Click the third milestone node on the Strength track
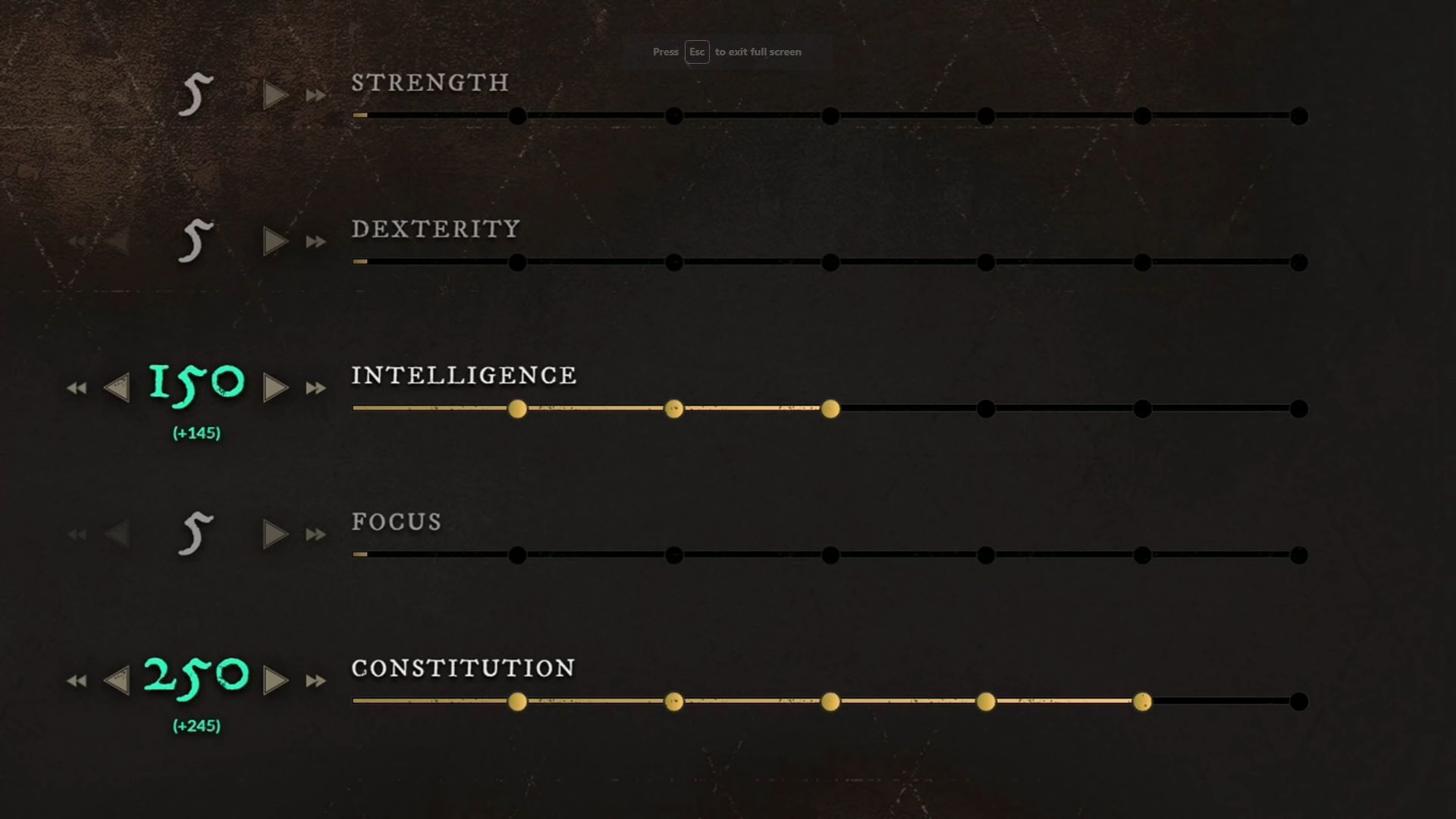This screenshot has height=819, width=1456. [831, 117]
